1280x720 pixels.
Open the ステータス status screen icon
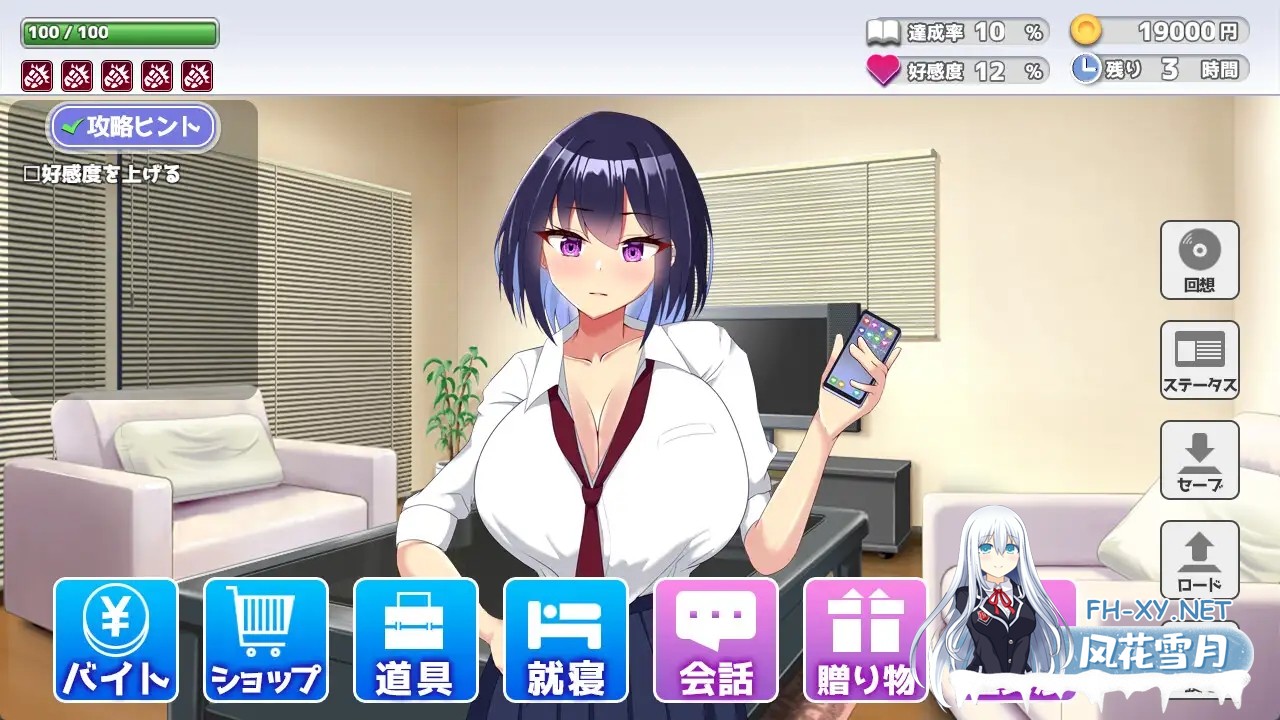click(1199, 358)
